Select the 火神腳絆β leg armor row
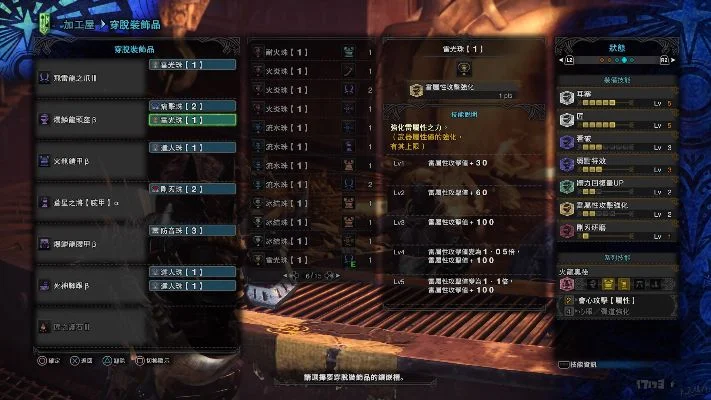 [90, 285]
